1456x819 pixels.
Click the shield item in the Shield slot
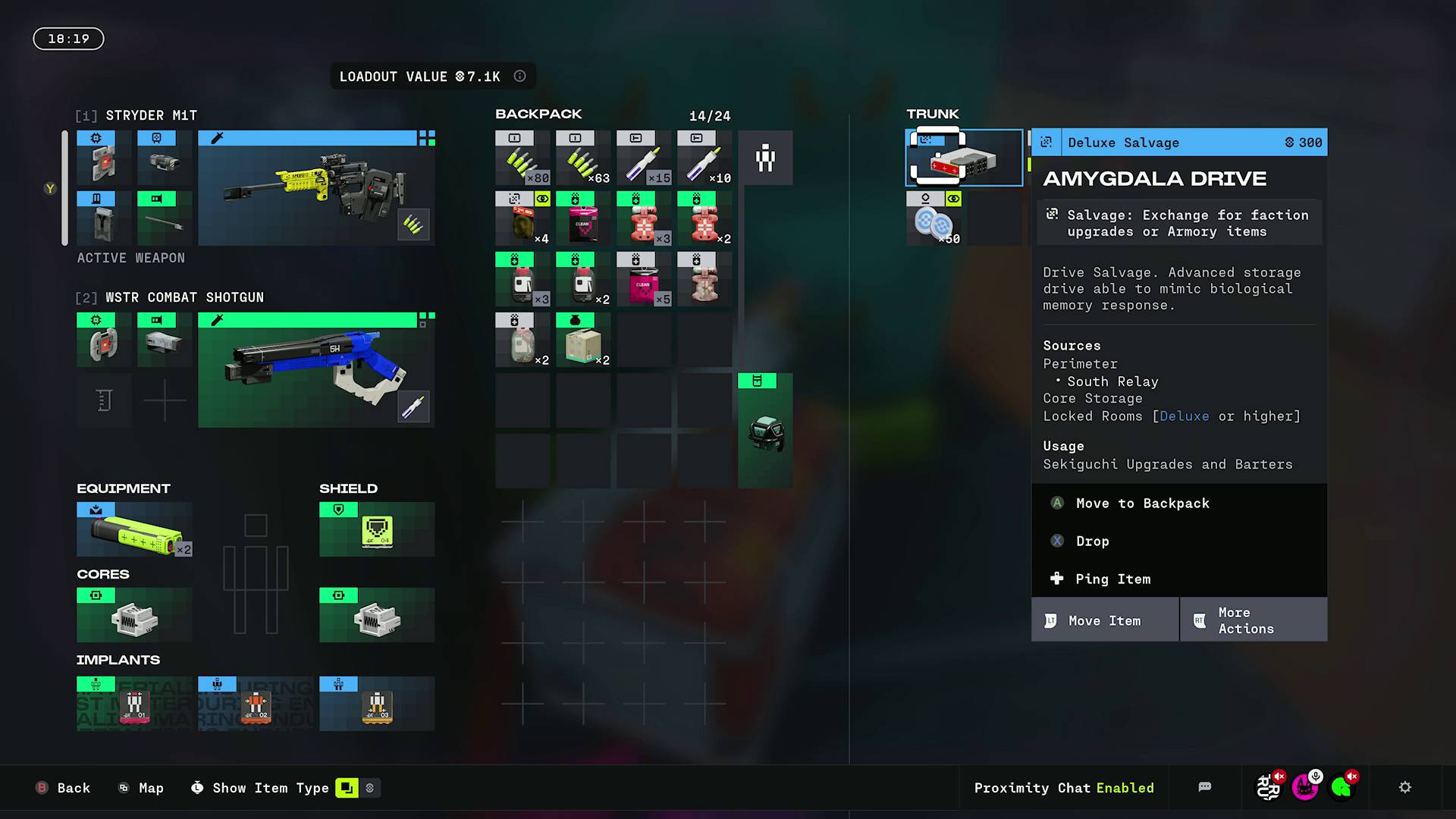coord(376,529)
